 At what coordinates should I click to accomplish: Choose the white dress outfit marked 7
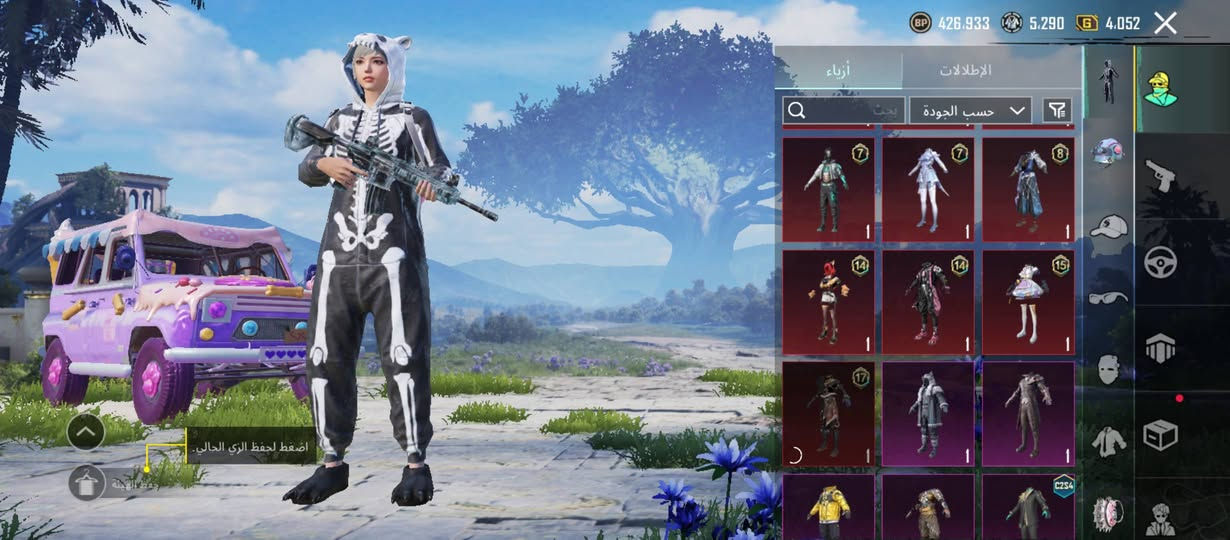928,189
